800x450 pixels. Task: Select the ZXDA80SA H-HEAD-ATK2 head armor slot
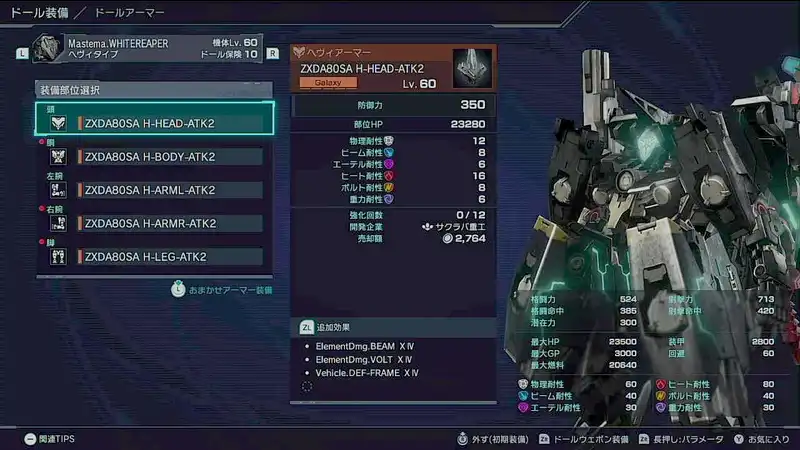154,123
